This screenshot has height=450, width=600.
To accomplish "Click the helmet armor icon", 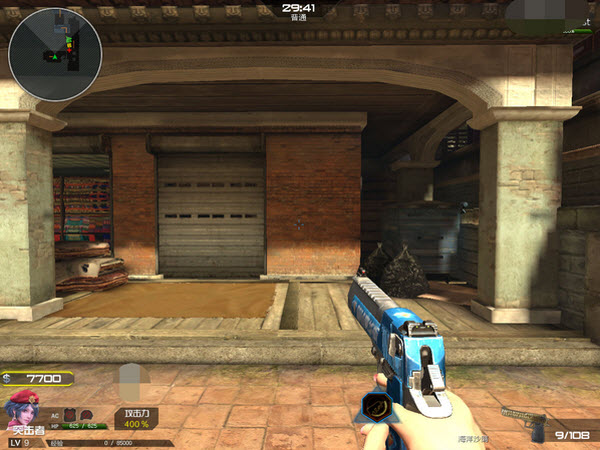I will [x=87, y=413].
